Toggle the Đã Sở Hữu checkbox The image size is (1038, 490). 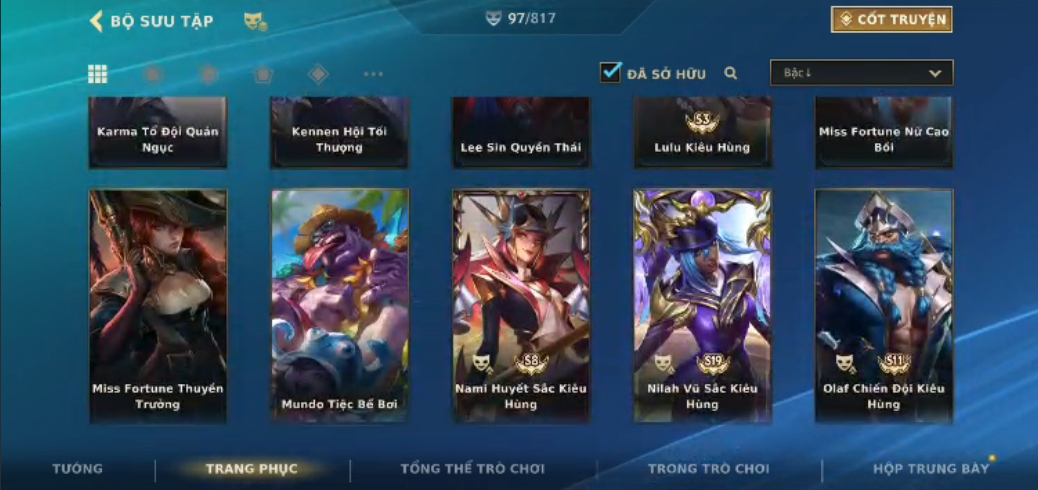click(x=610, y=73)
